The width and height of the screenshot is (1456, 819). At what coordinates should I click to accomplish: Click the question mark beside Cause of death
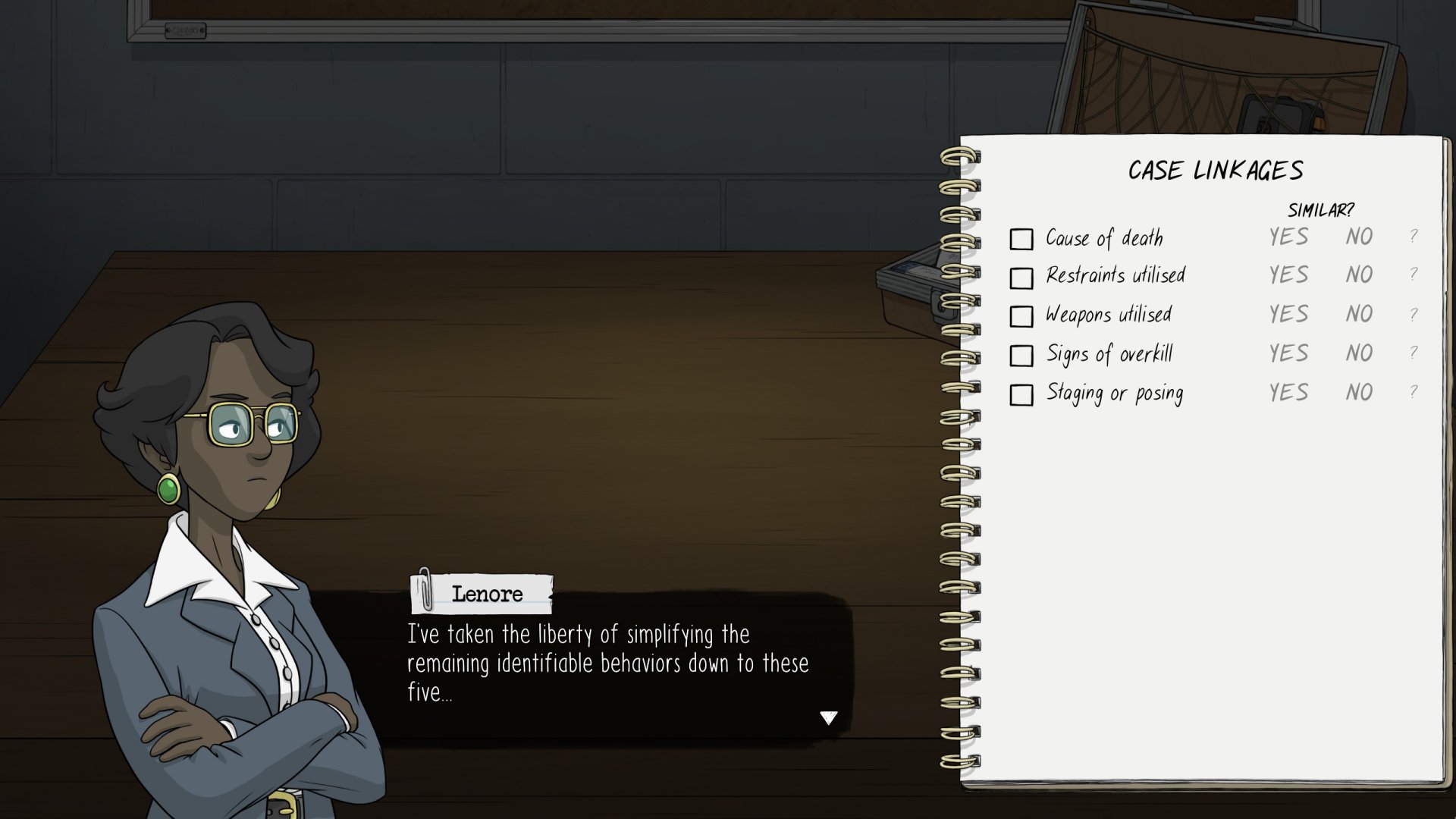[x=1414, y=236]
